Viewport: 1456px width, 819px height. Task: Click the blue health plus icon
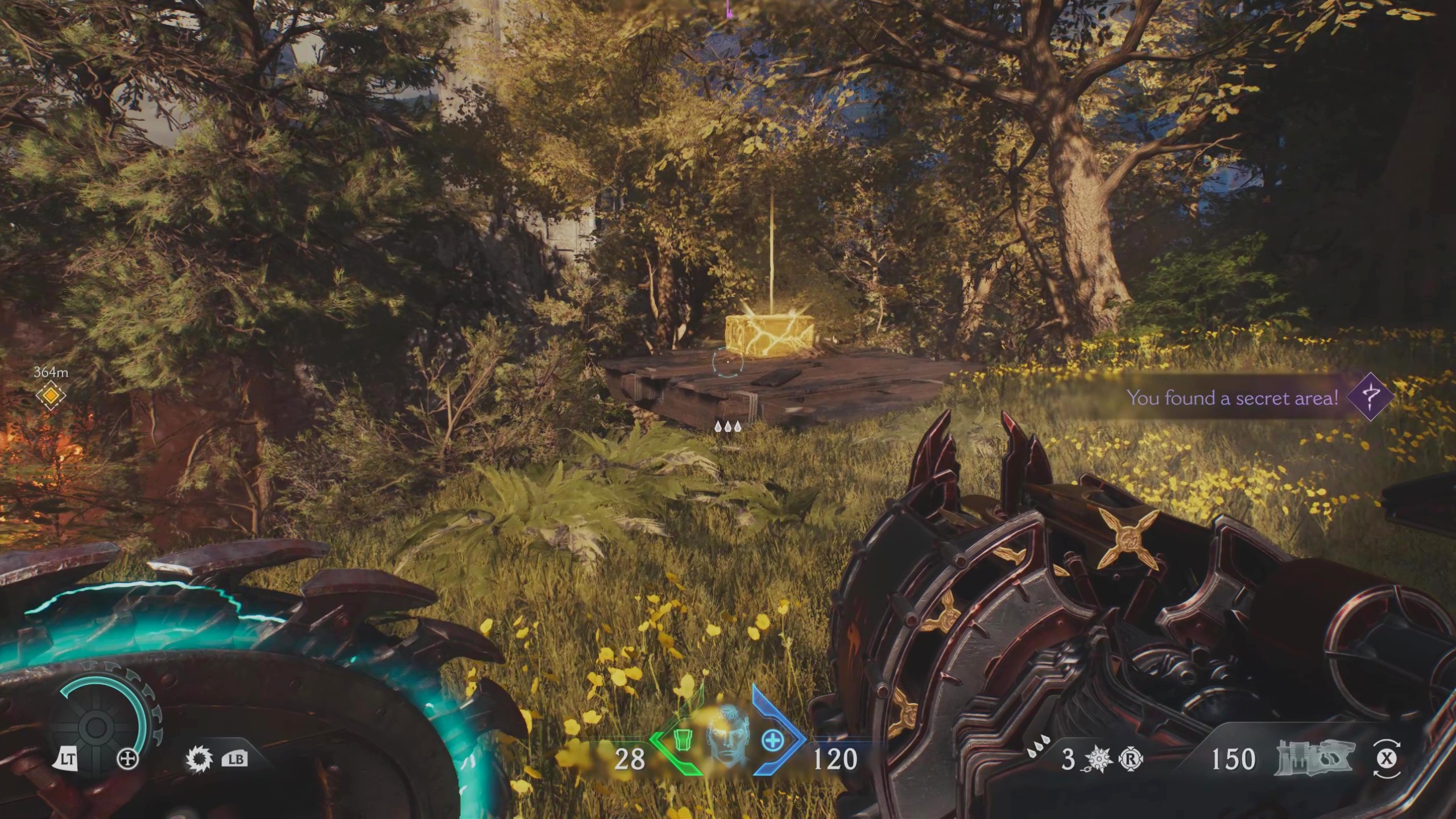pos(772,740)
